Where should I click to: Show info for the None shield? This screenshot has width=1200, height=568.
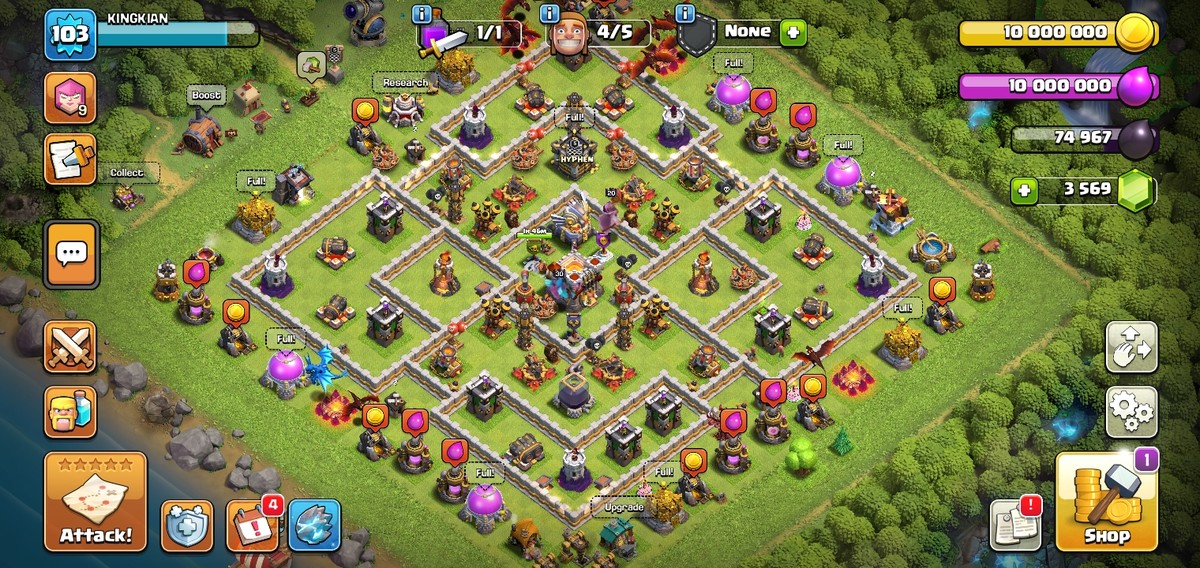(x=685, y=13)
